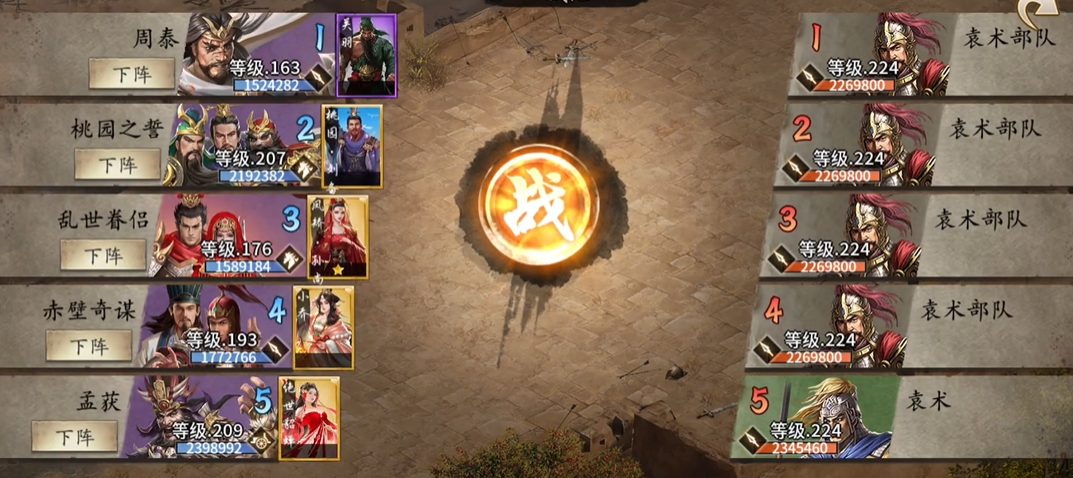
Task: Select the 关羽 purple hero card
Action: (x=366, y=55)
